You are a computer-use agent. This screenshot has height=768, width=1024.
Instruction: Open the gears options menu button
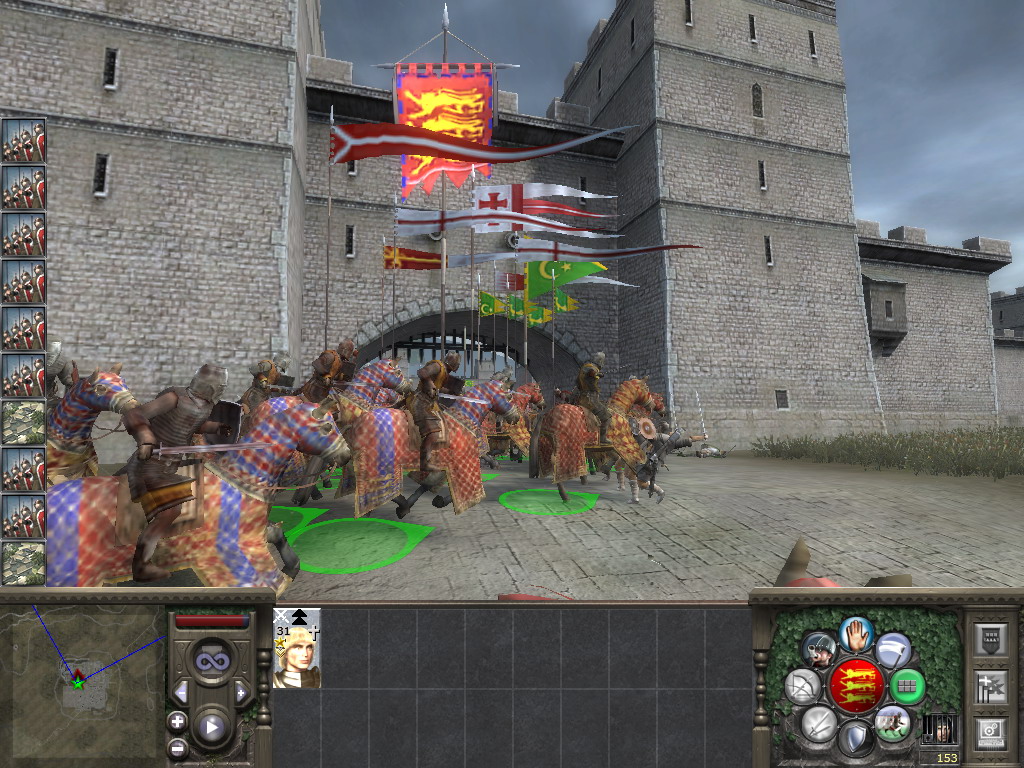[x=991, y=732]
